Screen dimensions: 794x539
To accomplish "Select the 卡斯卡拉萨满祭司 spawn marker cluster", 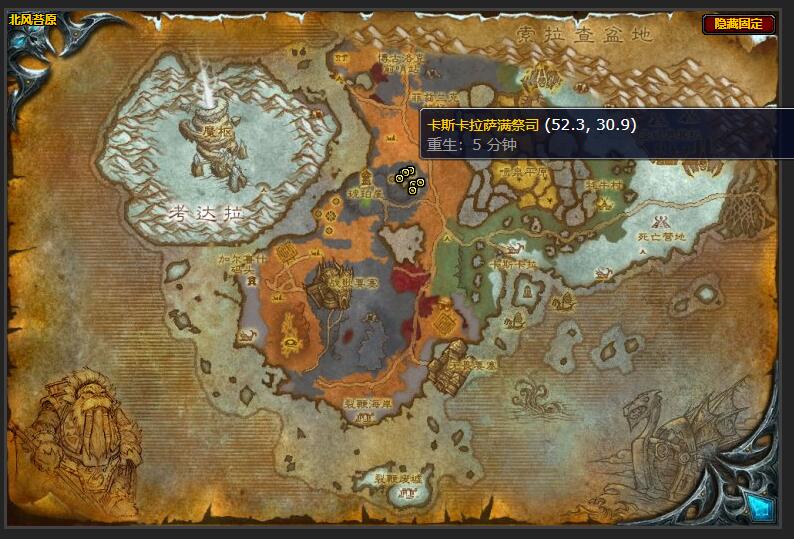I will point(410,178).
